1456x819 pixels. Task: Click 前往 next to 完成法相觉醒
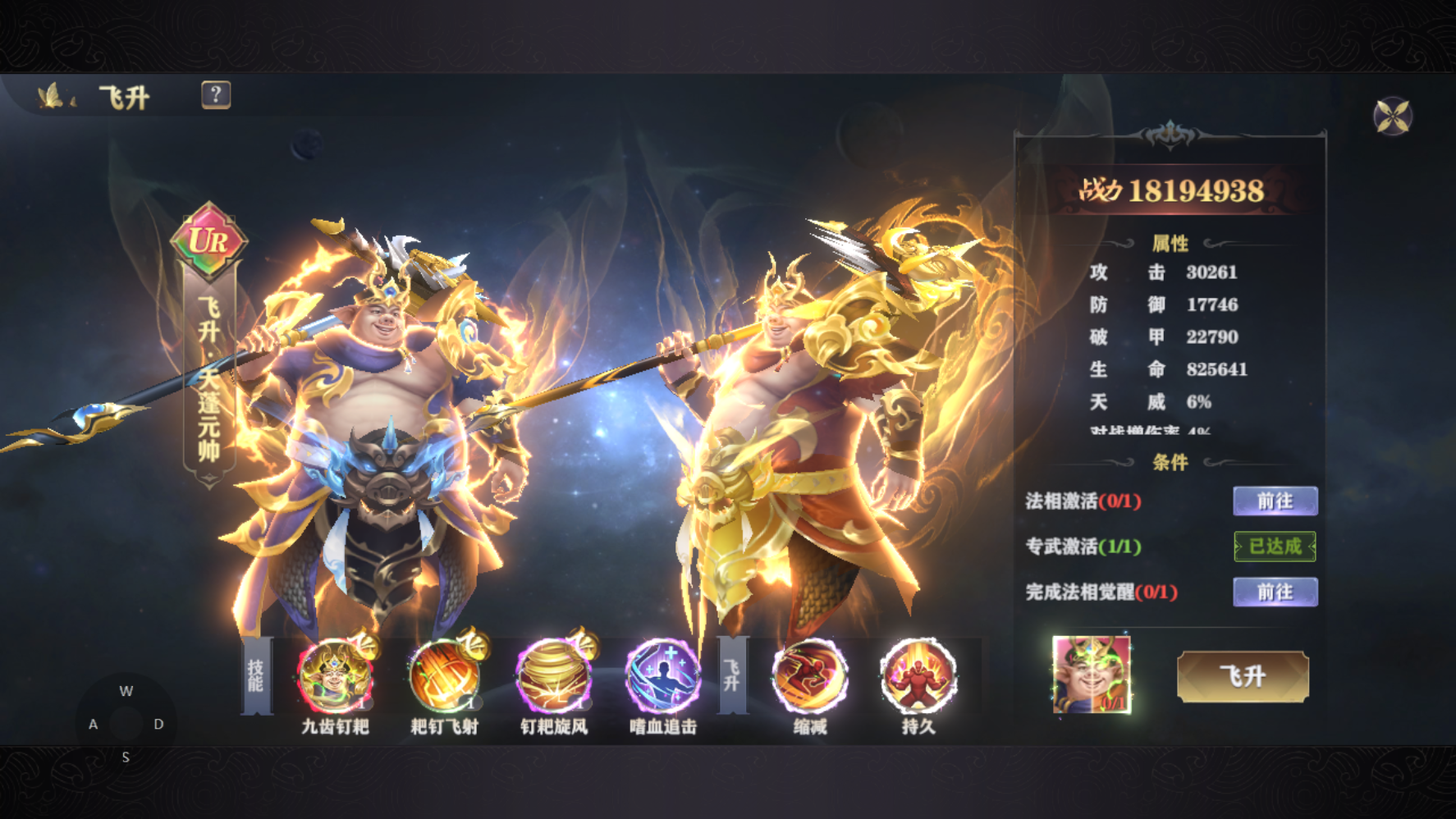(1275, 593)
